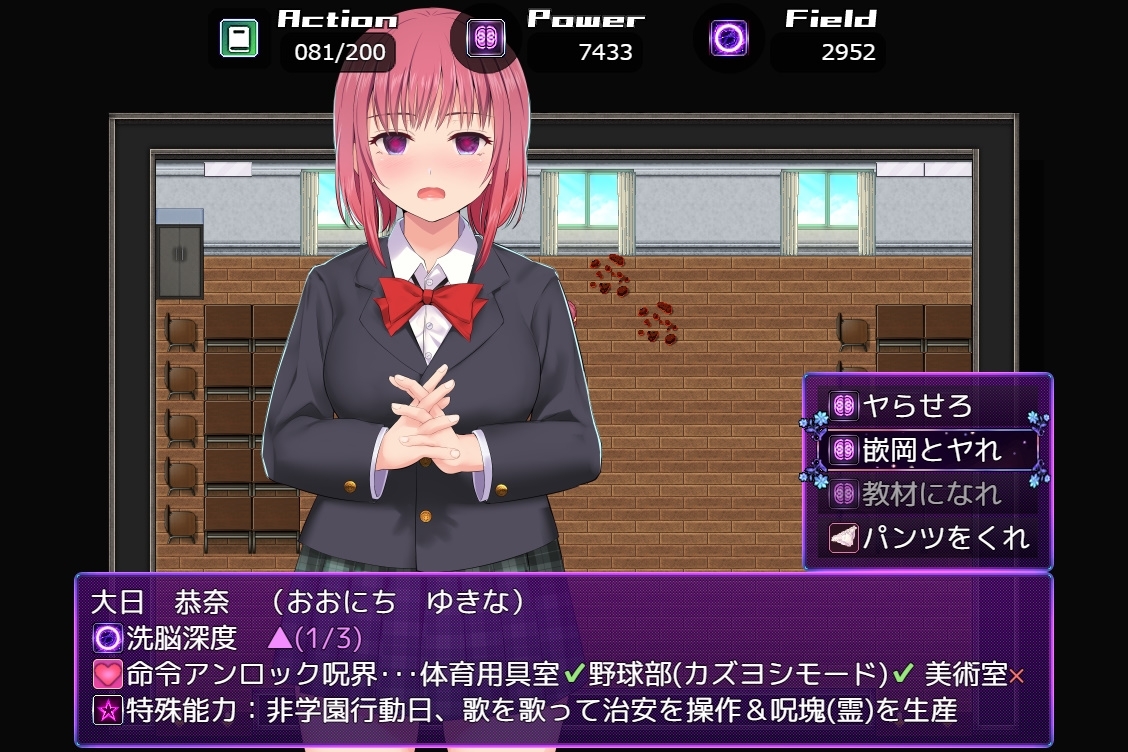The height and width of the screenshot is (752, 1128).
Task: Select the ヤらせろ command option
Action: pyautogui.click(x=918, y=406)
